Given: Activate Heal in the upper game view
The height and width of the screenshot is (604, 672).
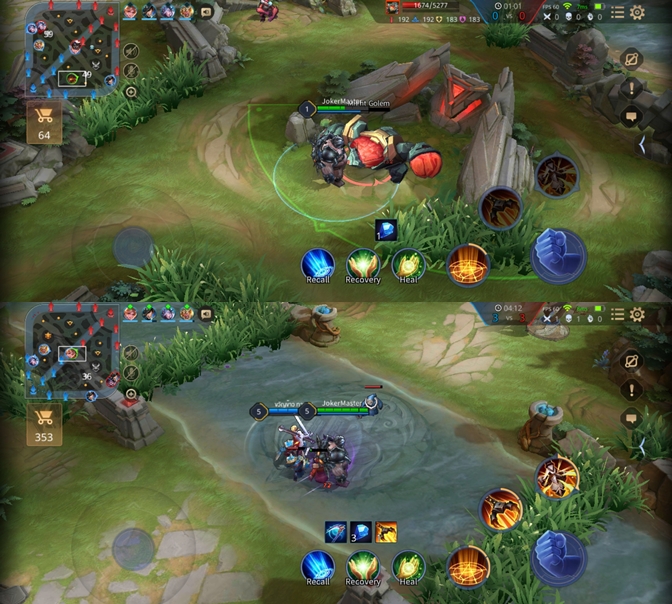Looking at the screenshot, I should (408, 265).
